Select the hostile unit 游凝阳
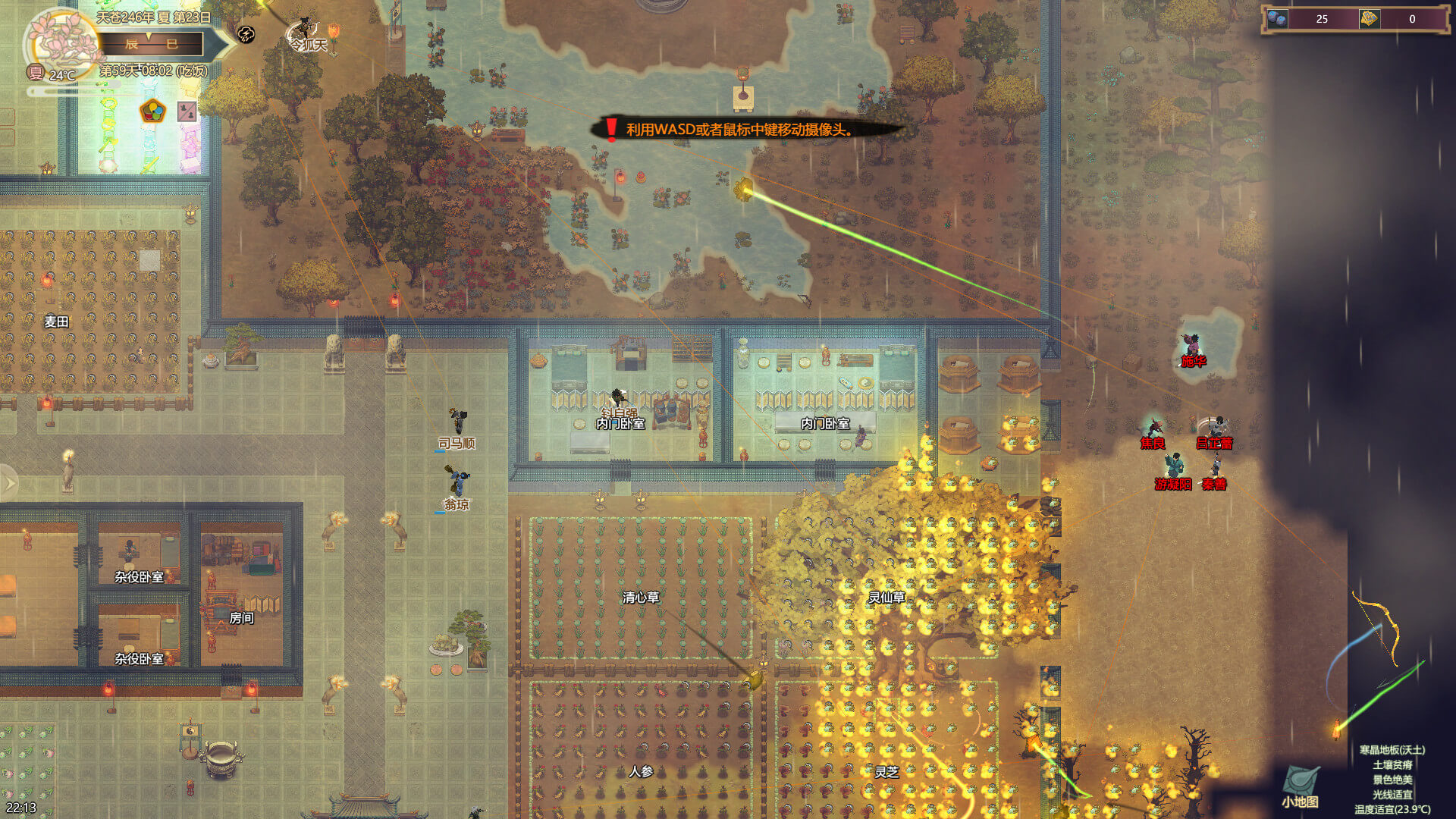Viewport: 1456px width, 819px height. click(1174, 464)
